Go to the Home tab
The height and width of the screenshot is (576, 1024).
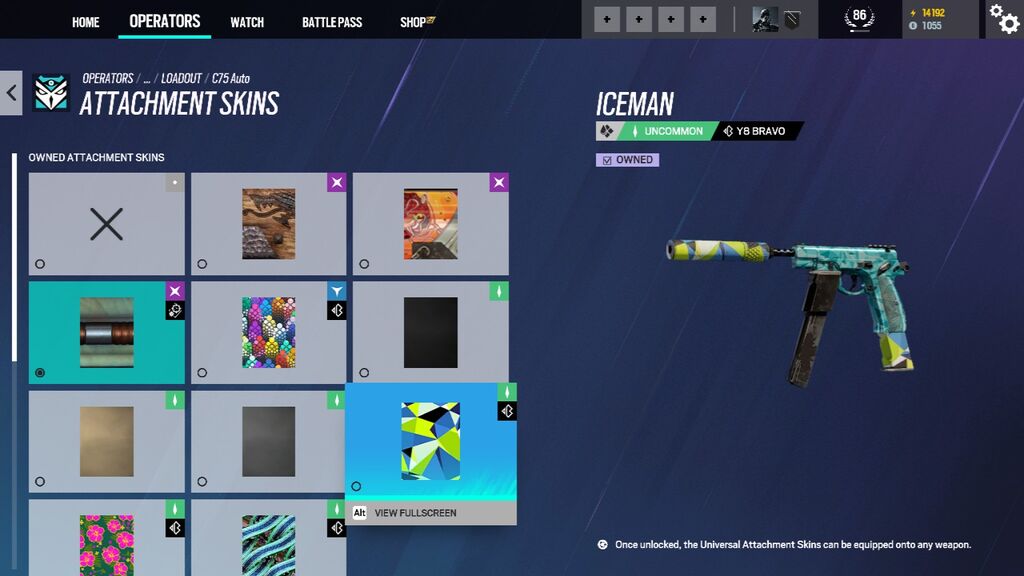pyautogui.click(x=86, y=22)
